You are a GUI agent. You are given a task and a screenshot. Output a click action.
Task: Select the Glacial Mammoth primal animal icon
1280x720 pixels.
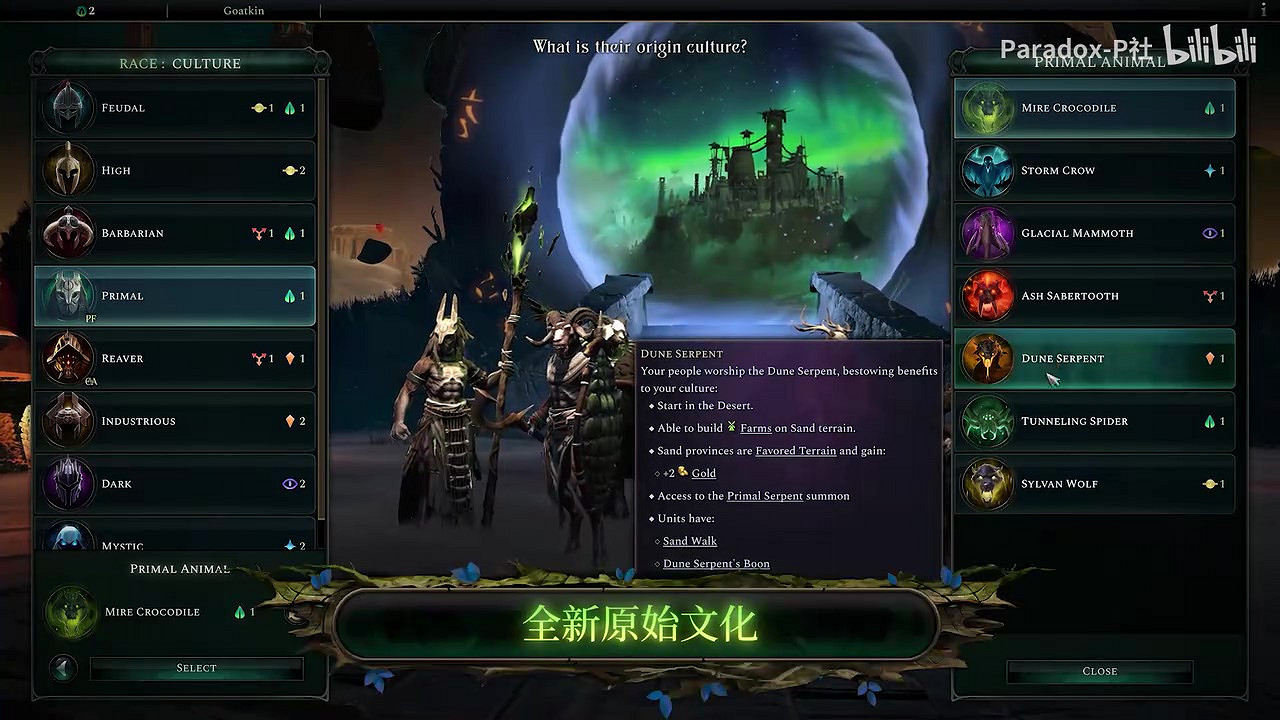point(987,233)
